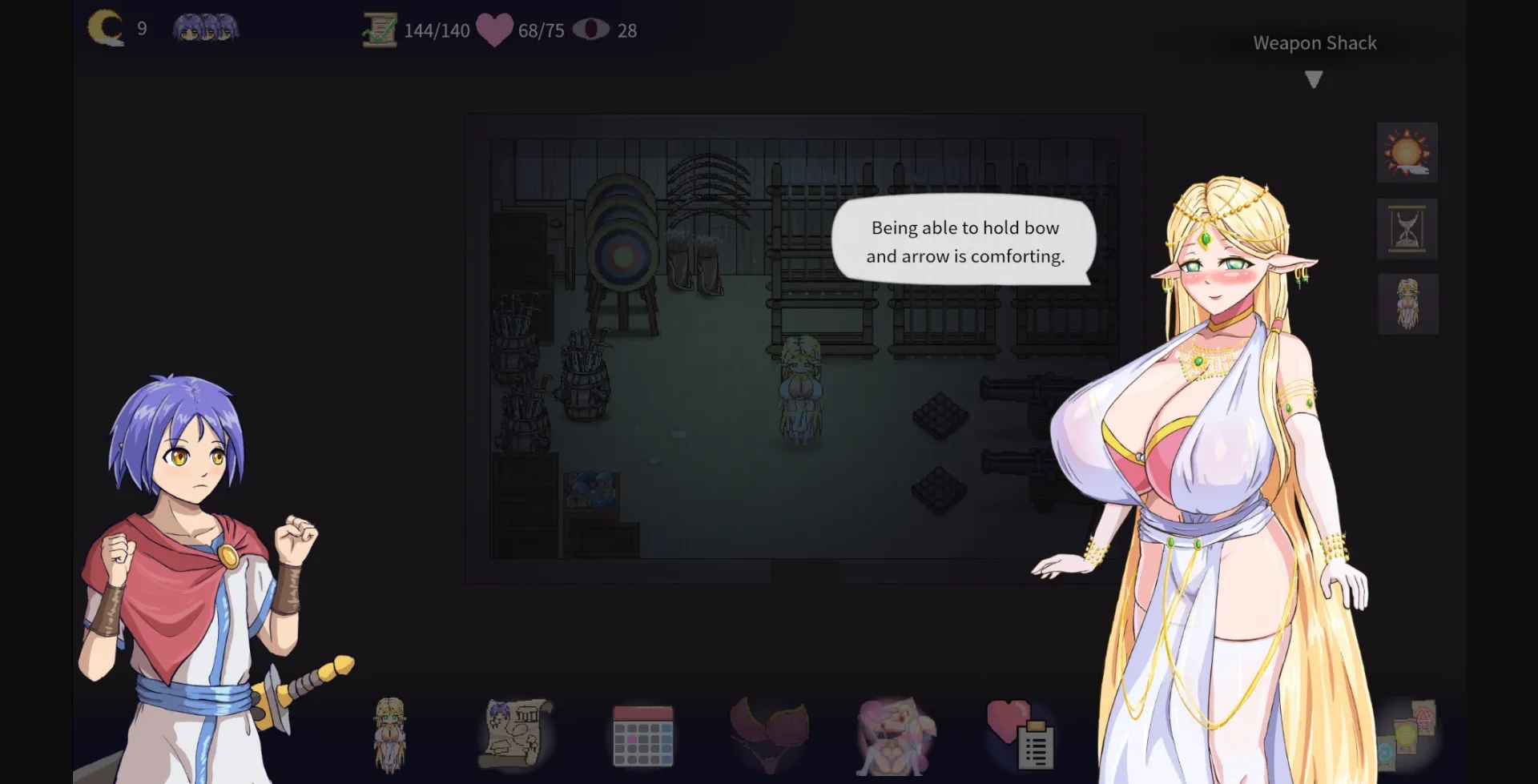Click the hourglass time skip icon
Viewport: 1538px width, 784px height.
1407,229
